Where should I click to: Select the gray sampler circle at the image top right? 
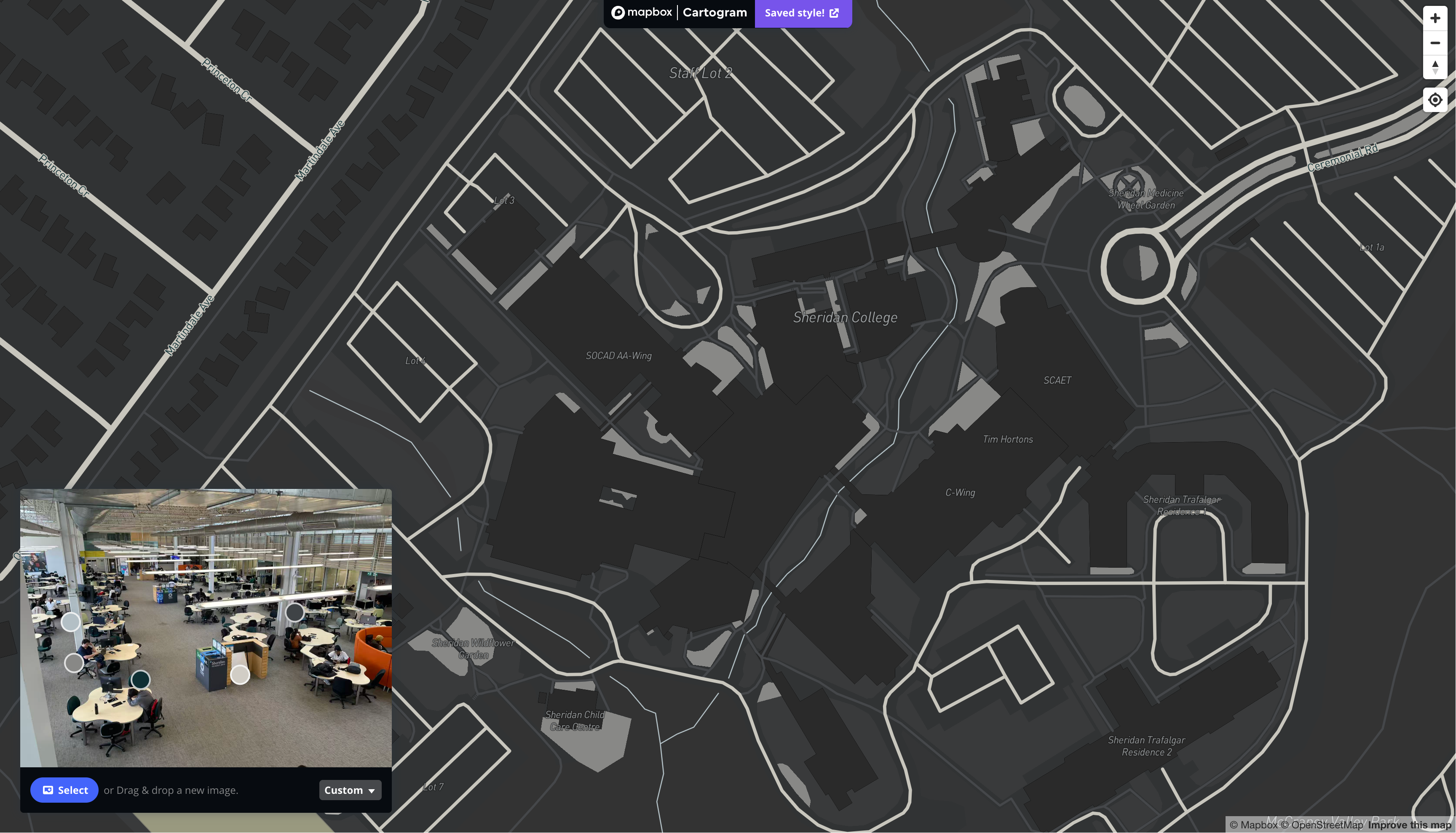click(x=295, y=612)
